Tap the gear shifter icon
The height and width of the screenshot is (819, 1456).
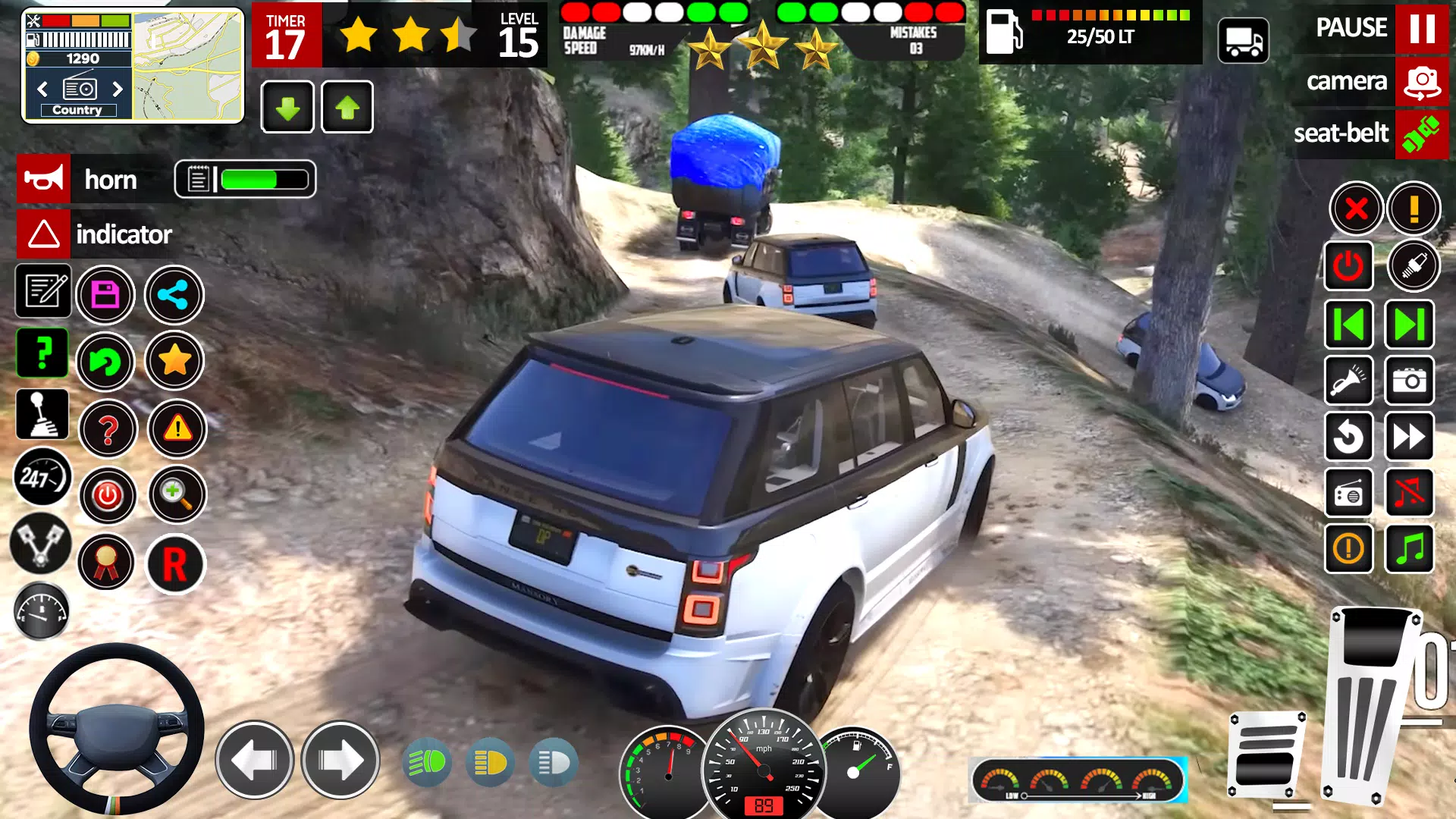(x=42, y=415)
